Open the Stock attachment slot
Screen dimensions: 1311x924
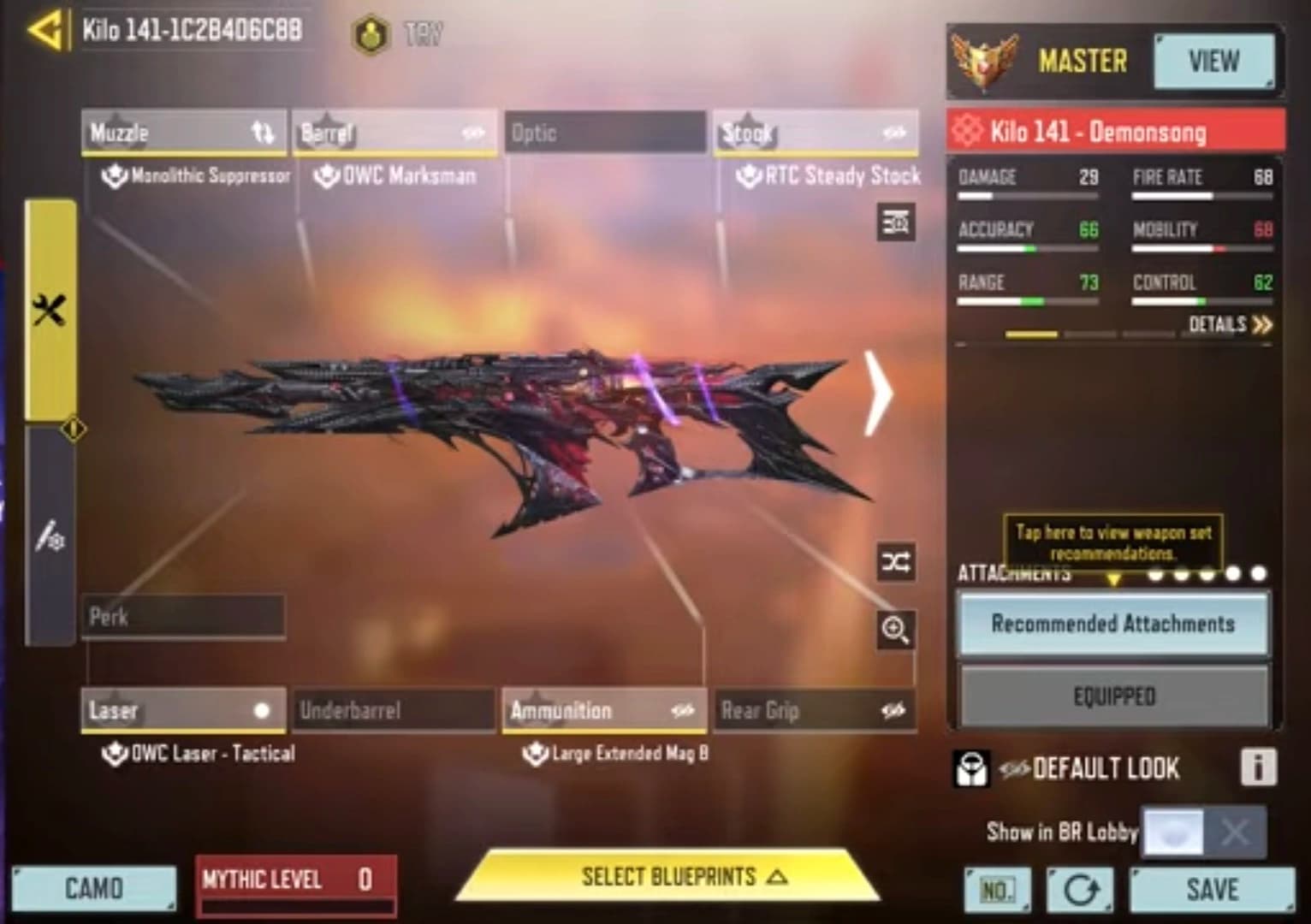click(816, 133)
